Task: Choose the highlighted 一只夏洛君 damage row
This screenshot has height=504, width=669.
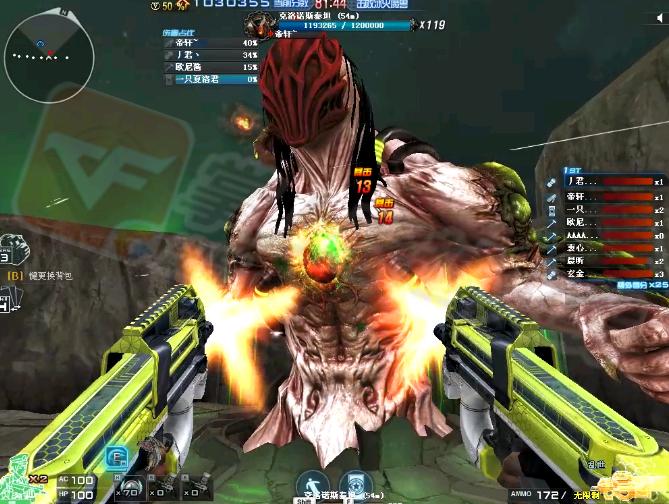Action: tap(210, 79)
